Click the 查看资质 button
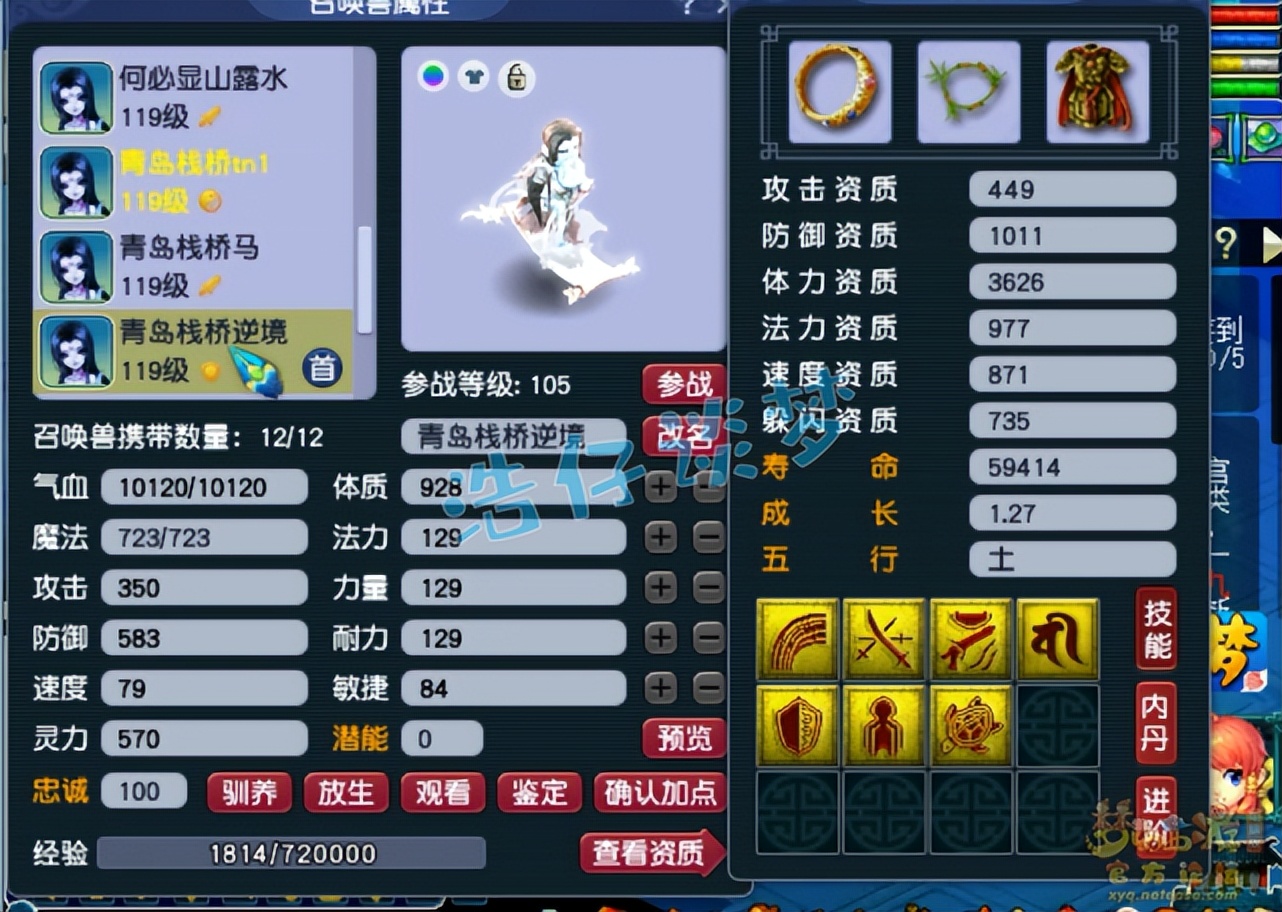Screen dimensions: 1282x912 point(651,854)
